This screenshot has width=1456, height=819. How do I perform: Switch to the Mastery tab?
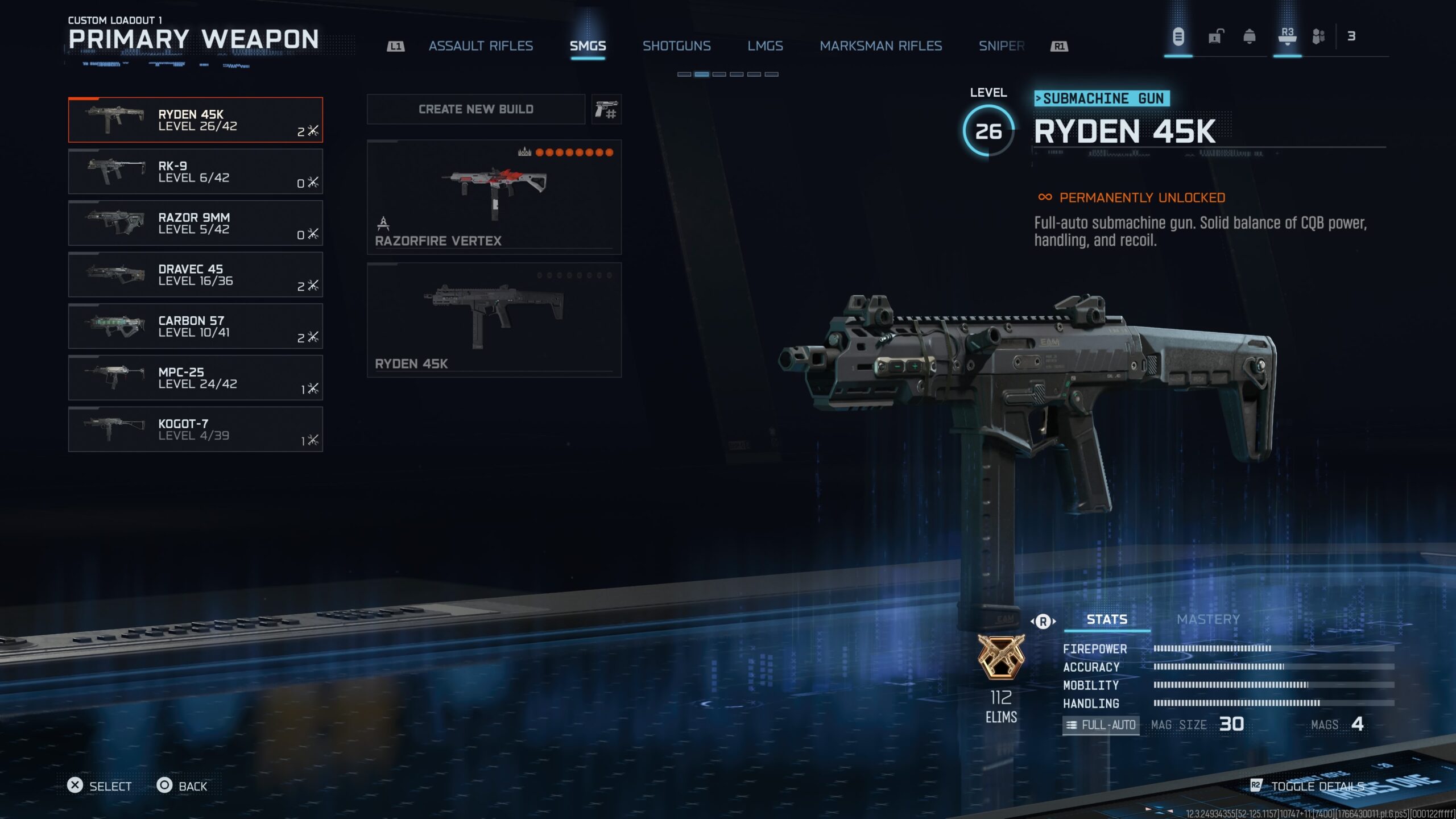click(1208, 619)
